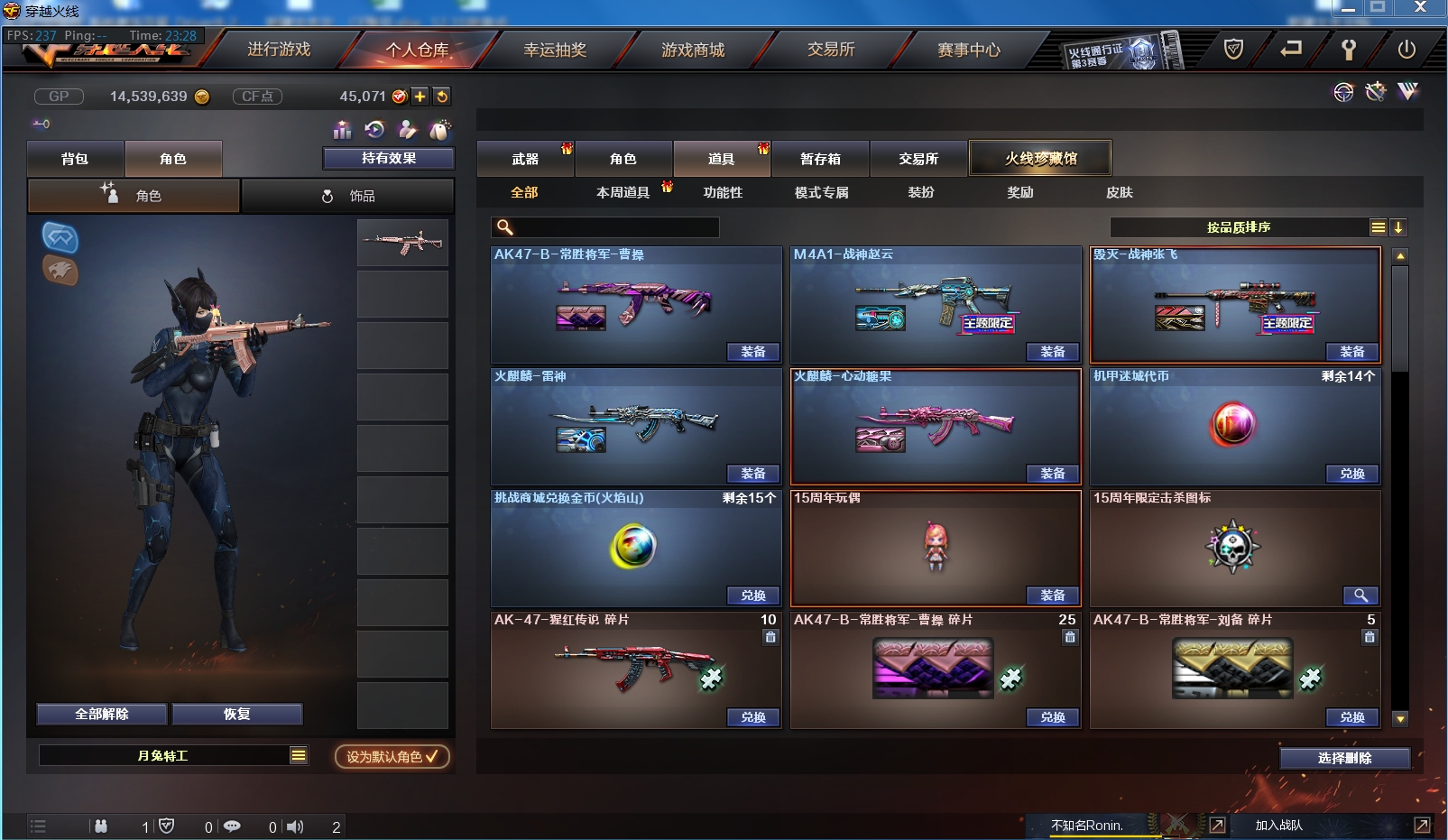Image resolution: width=1448 pixels, height=840 pixels.
Task: Enable 设为默认角色 for 月兔特工
Action: (x=392, y=757)
